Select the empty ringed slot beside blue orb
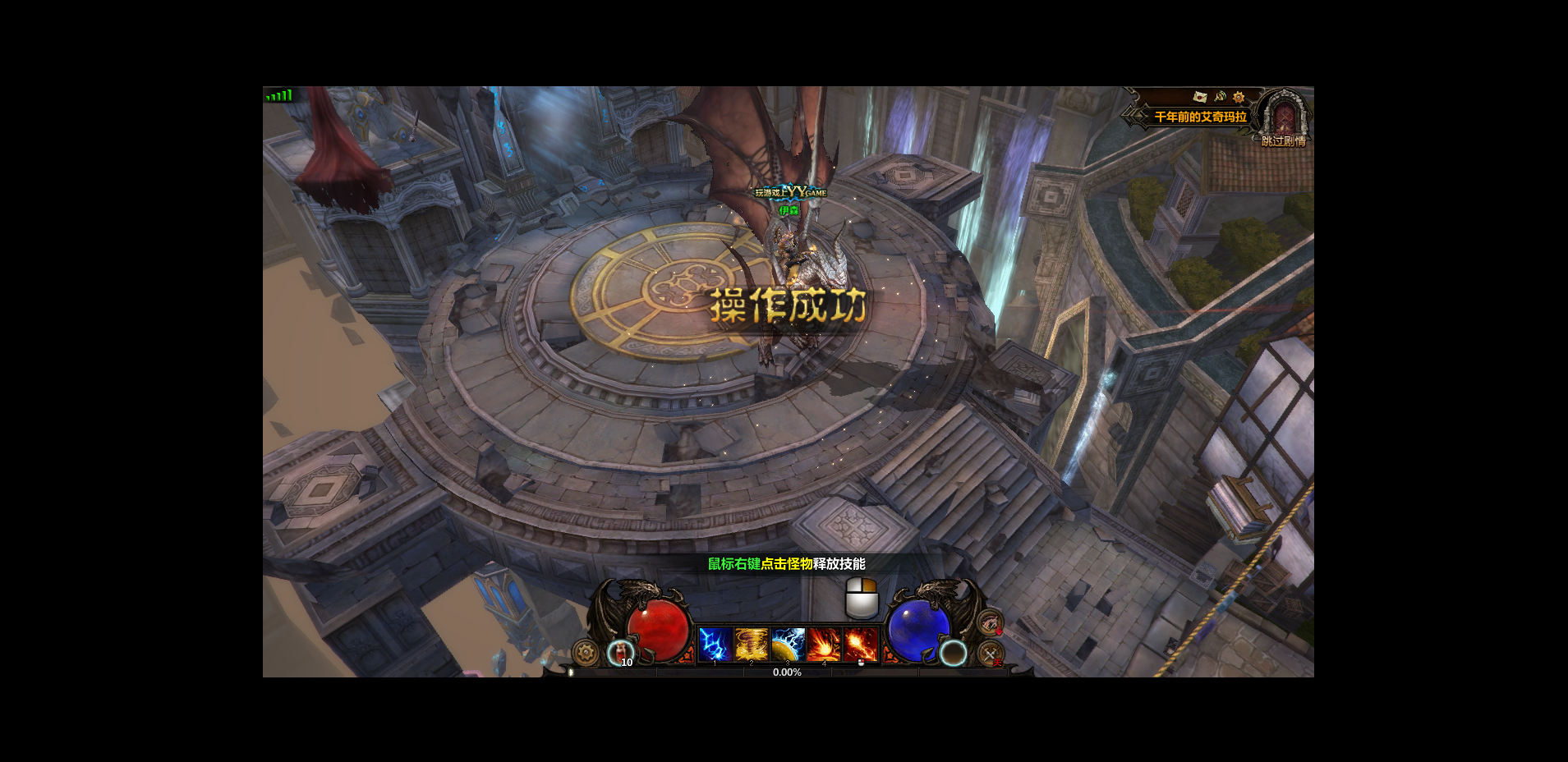The width and height of the screenshot is (1568, 762). 953,653
